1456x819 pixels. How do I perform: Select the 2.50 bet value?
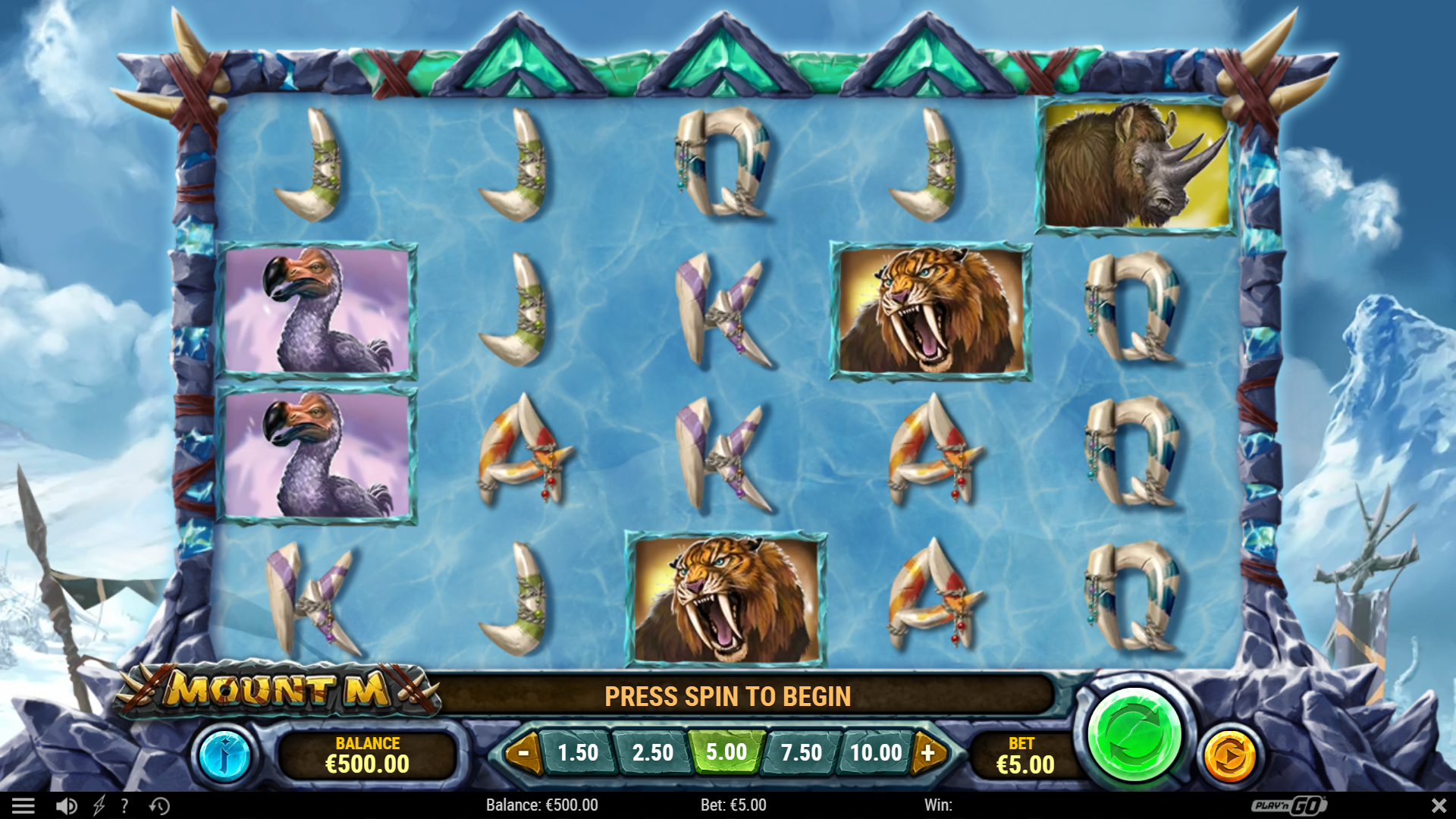click(653, 753)
